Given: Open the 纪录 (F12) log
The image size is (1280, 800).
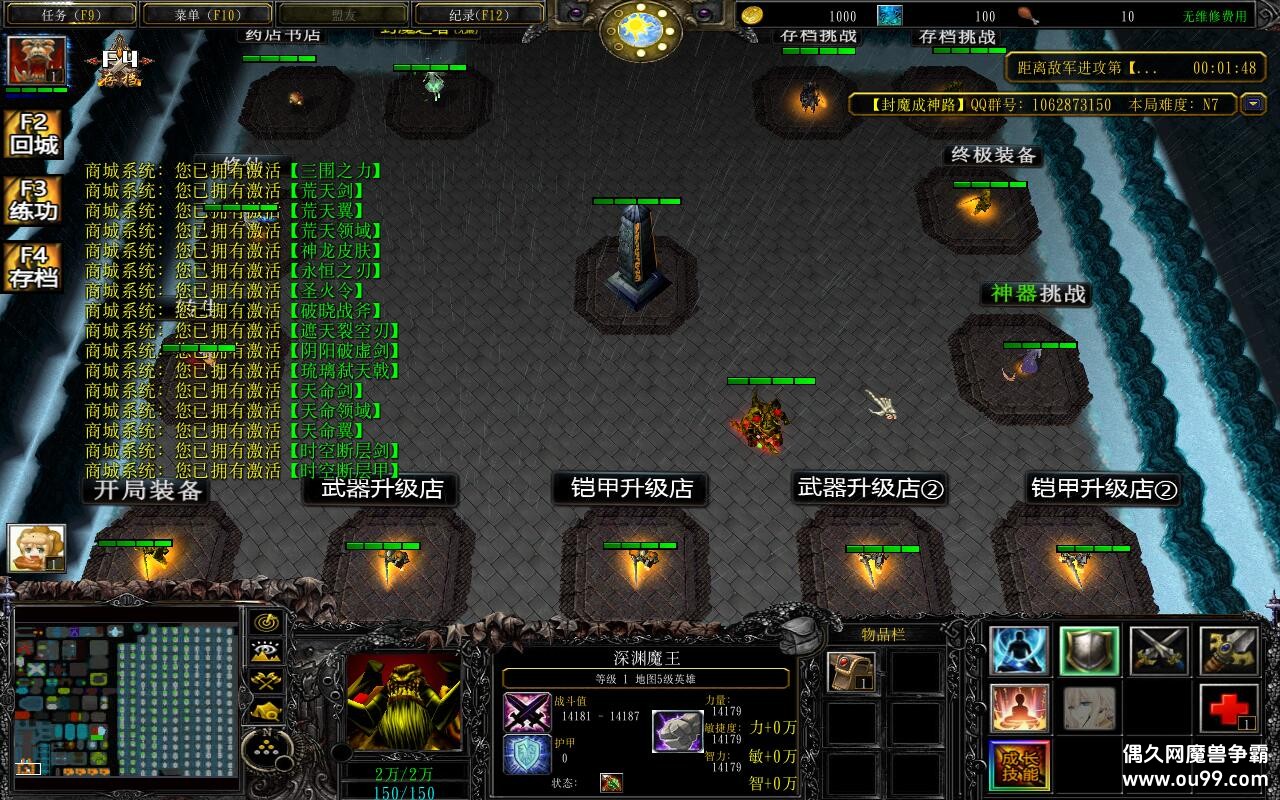Looking at the screenshot, I should point(477,14).
